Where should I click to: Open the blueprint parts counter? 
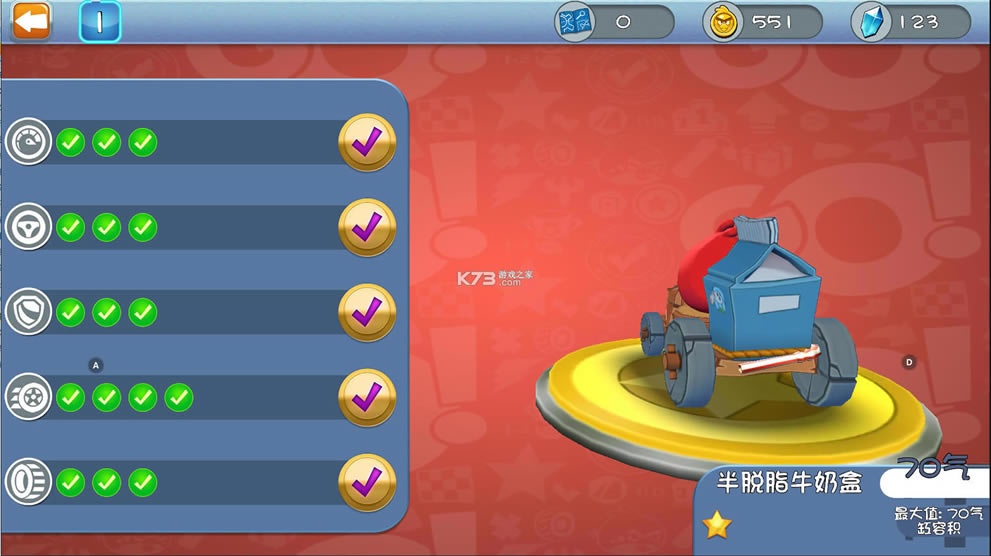pyautogui.click(x=614, y=22)
